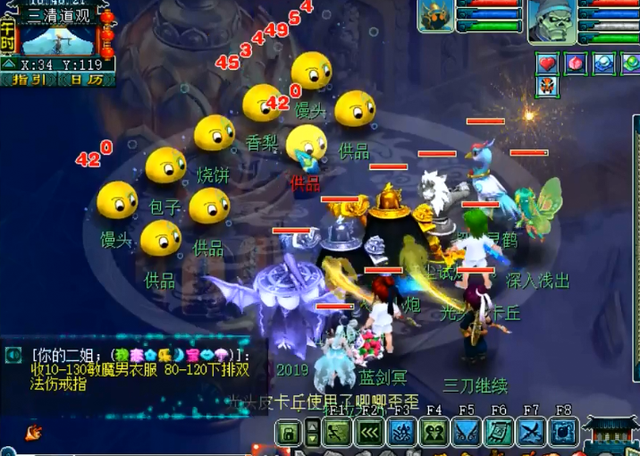Use the F3 blue splash skill
Image resolution: width=640 pixels, height=456 pixels.
[401, 432]
